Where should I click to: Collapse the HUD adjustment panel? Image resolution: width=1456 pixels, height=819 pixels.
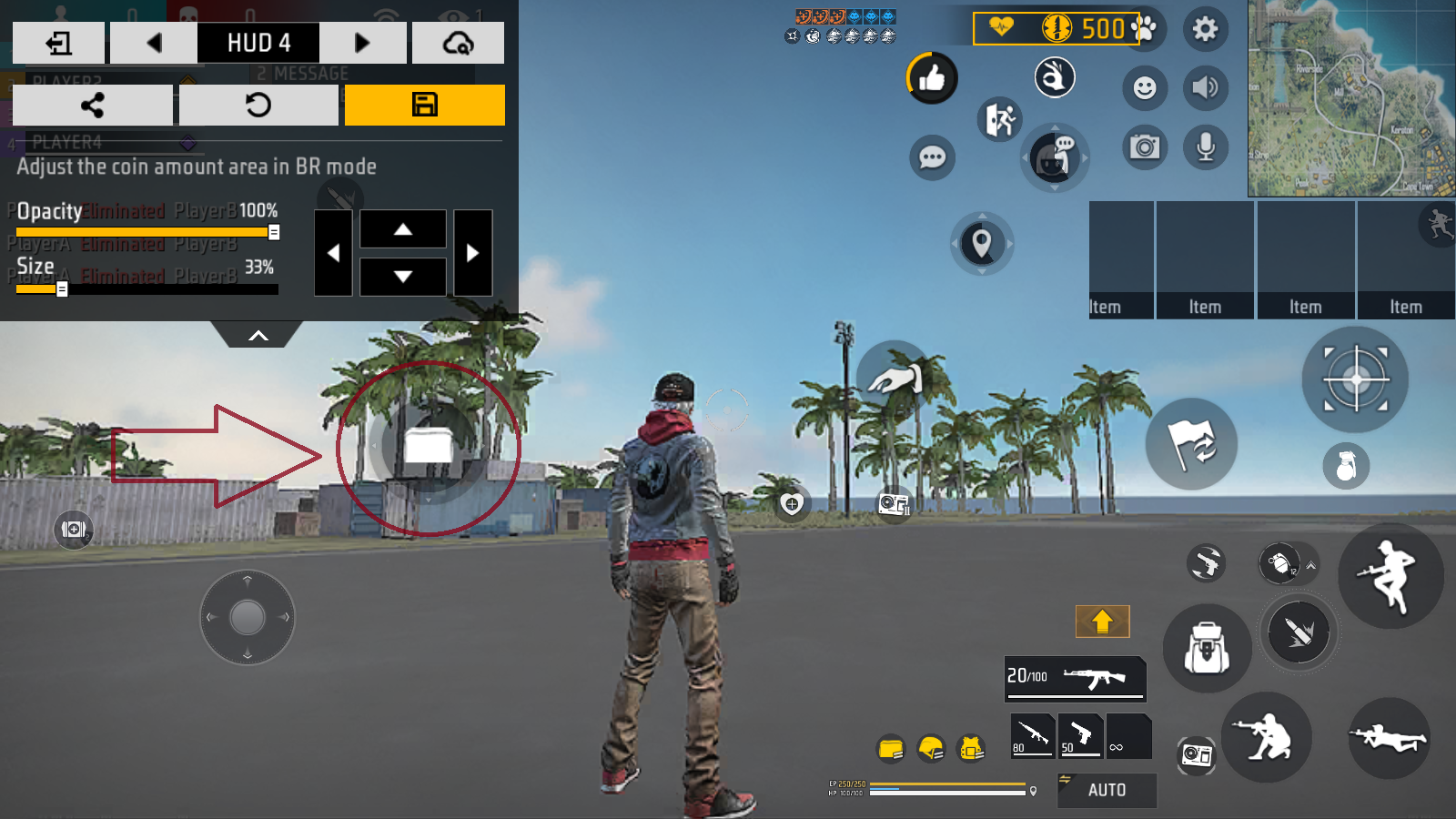(x=258, y=336)
